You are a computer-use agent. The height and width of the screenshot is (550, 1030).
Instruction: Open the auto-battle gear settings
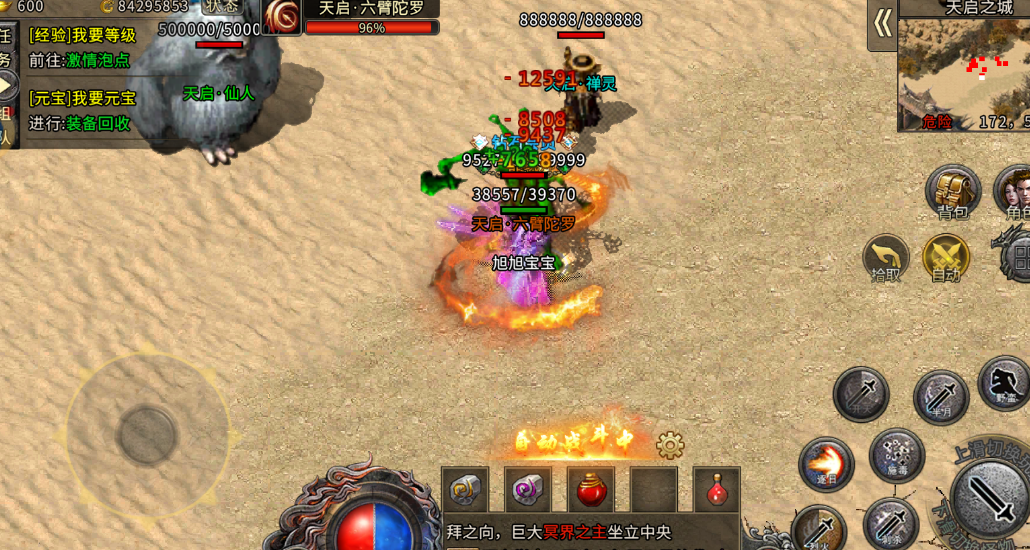click(670, 445)
